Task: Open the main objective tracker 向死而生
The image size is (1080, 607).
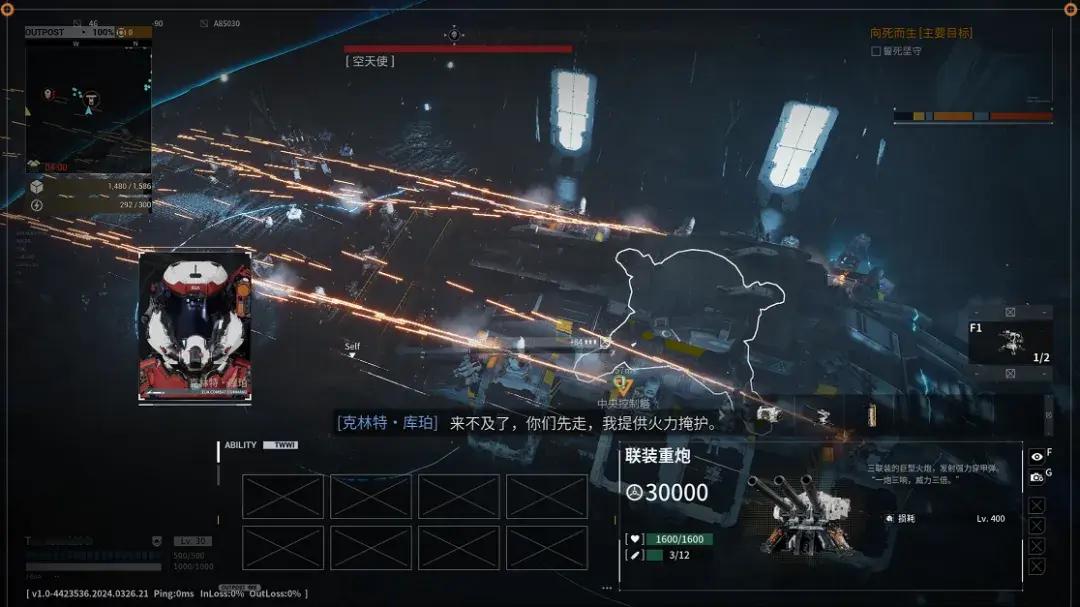Action: tap(920, 33)
